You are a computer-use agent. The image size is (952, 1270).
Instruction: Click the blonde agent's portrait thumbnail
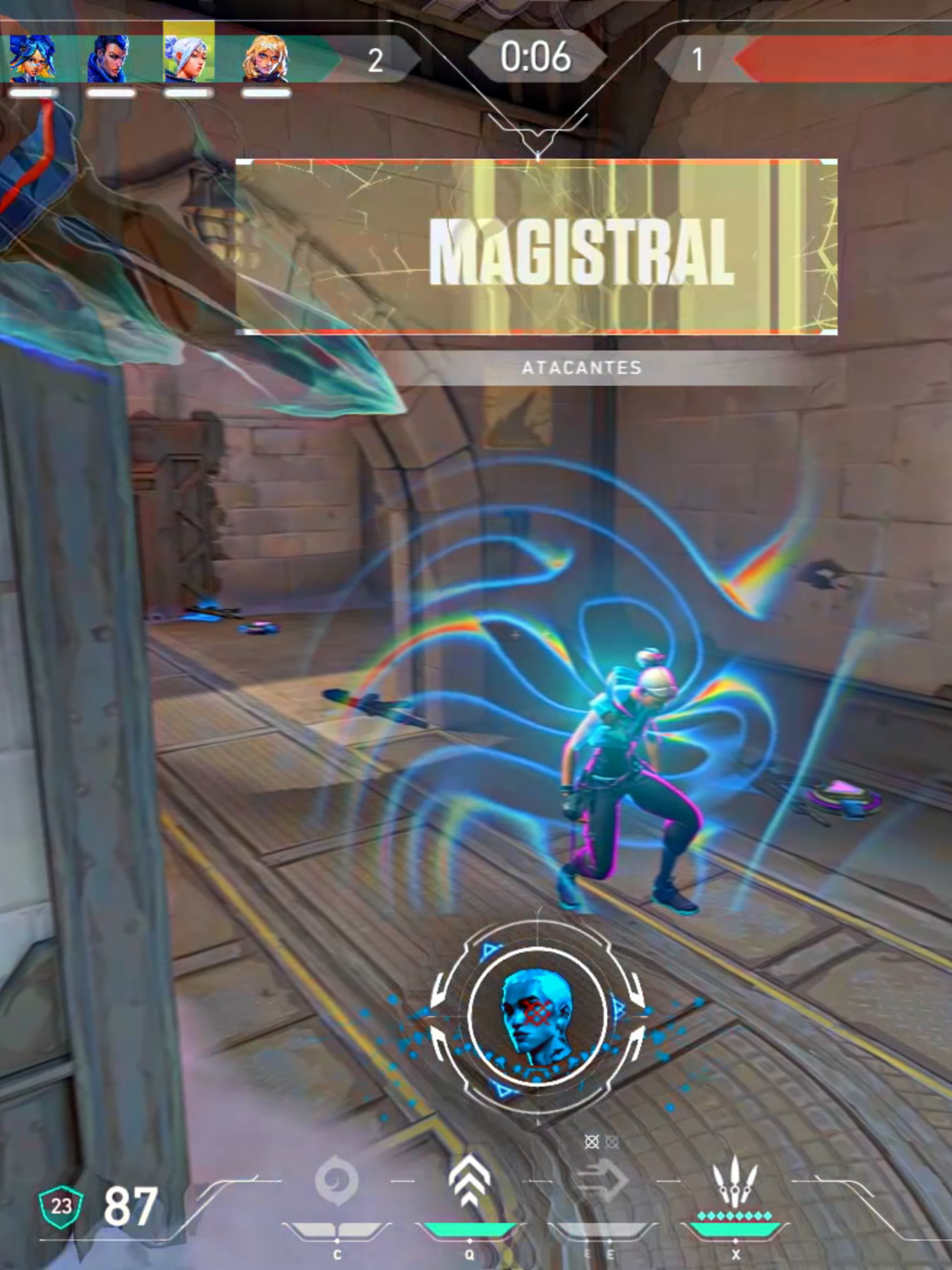[x=267, y=56]
